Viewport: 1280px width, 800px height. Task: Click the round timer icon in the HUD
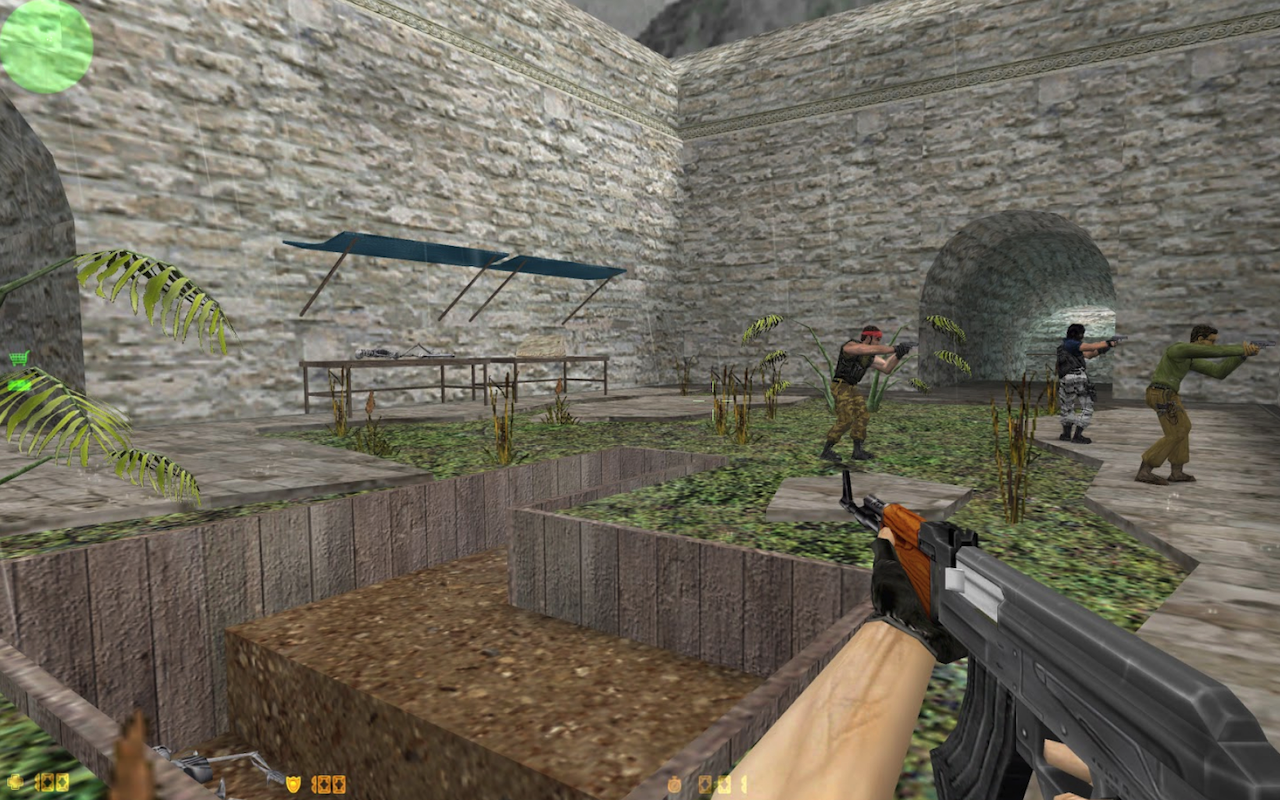click(673, 784)
